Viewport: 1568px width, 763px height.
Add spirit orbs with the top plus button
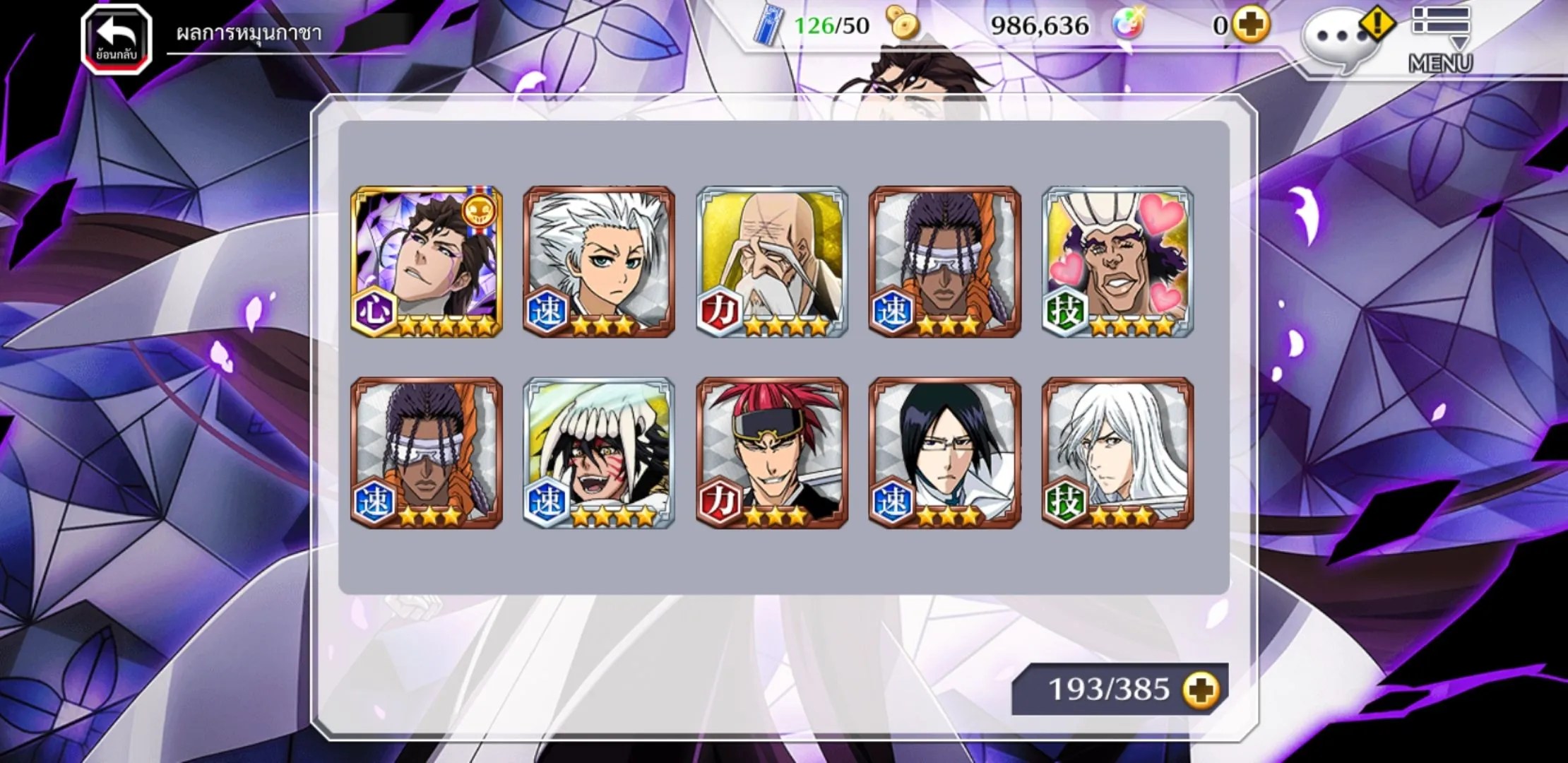[x=1251, y=26]
